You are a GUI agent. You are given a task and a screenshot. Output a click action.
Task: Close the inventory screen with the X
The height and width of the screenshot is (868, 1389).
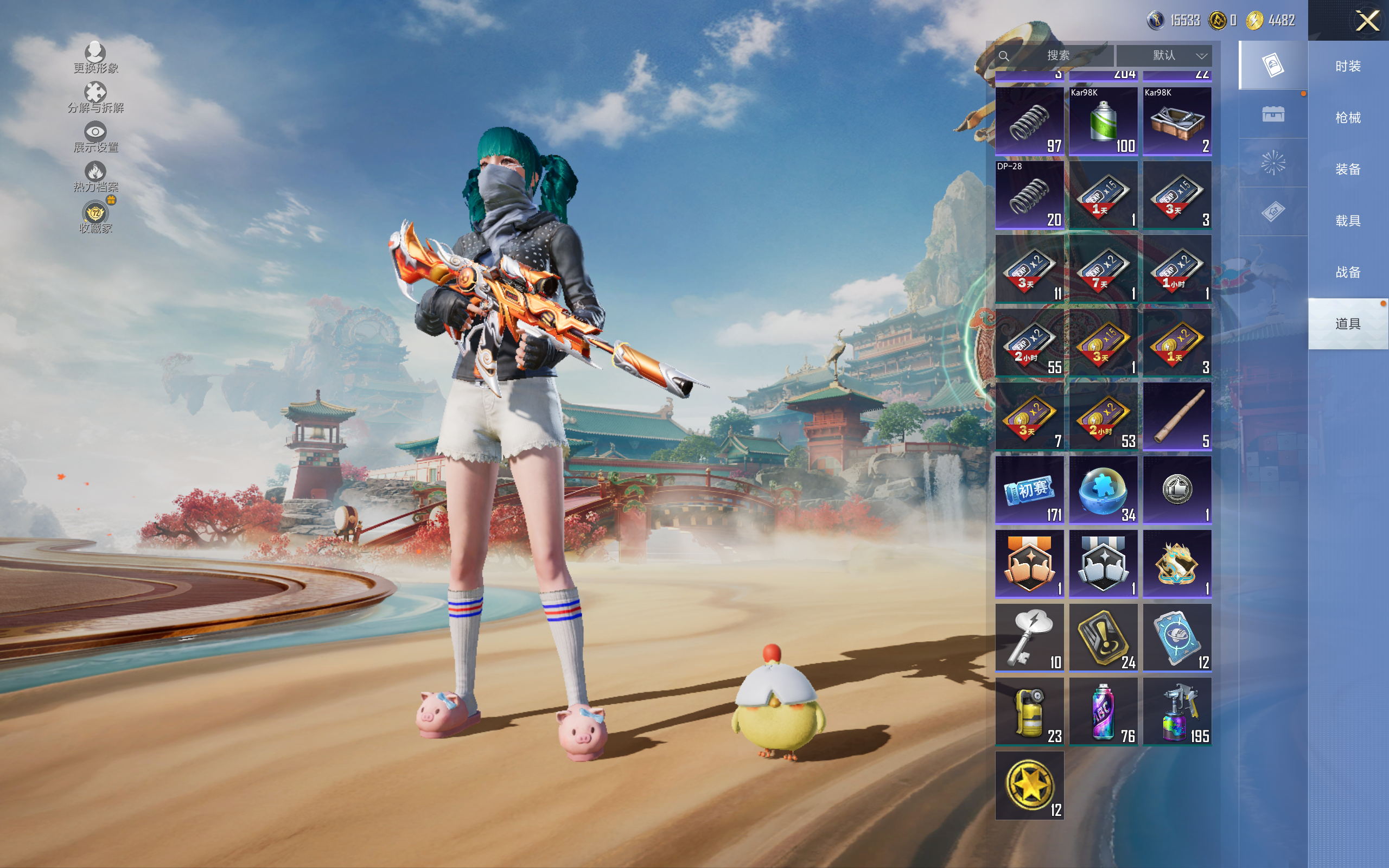tap(1367, 21)
